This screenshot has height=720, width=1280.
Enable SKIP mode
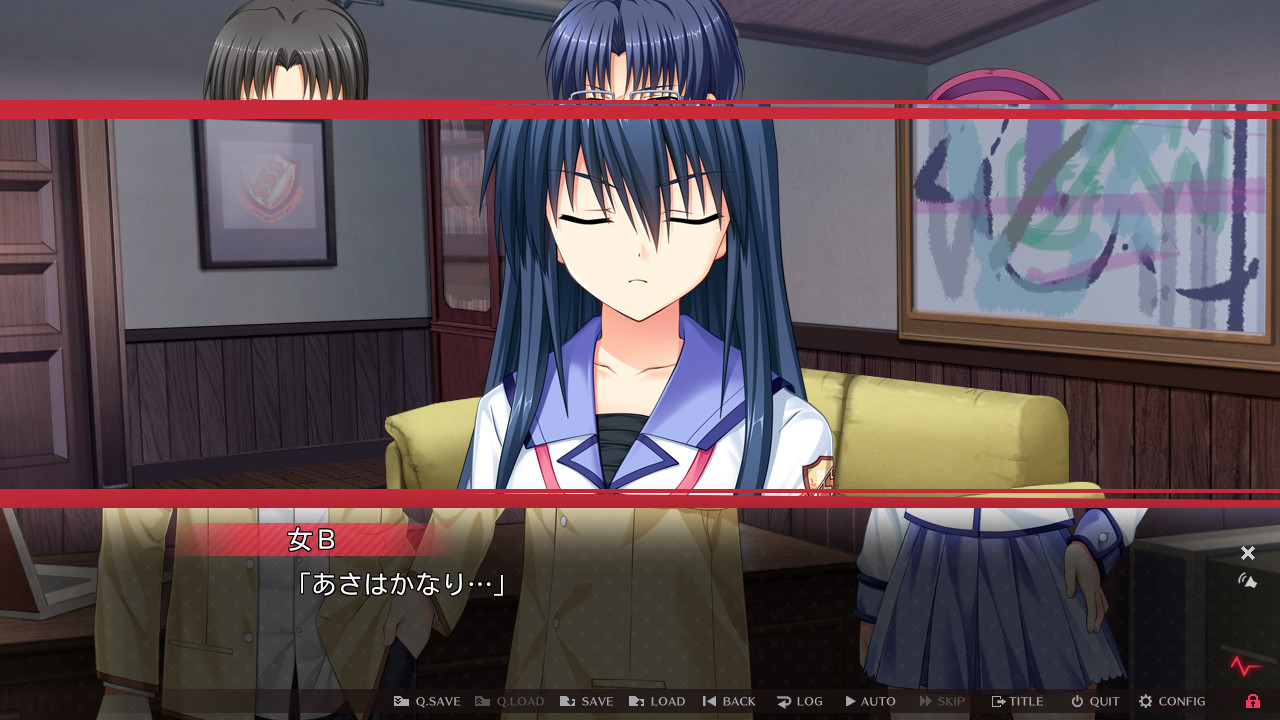point(941,701)
